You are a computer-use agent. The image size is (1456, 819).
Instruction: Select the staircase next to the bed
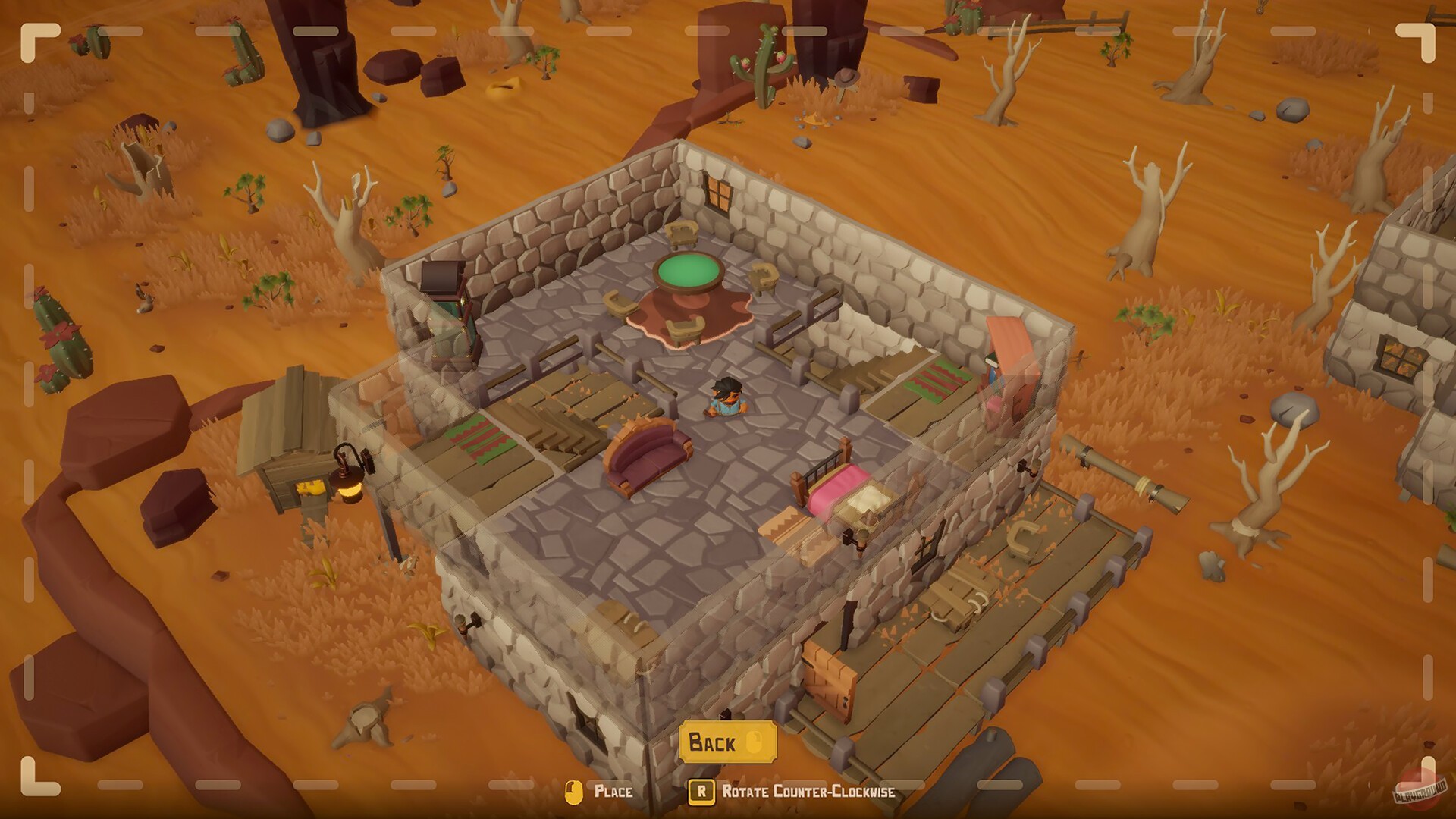785,523
